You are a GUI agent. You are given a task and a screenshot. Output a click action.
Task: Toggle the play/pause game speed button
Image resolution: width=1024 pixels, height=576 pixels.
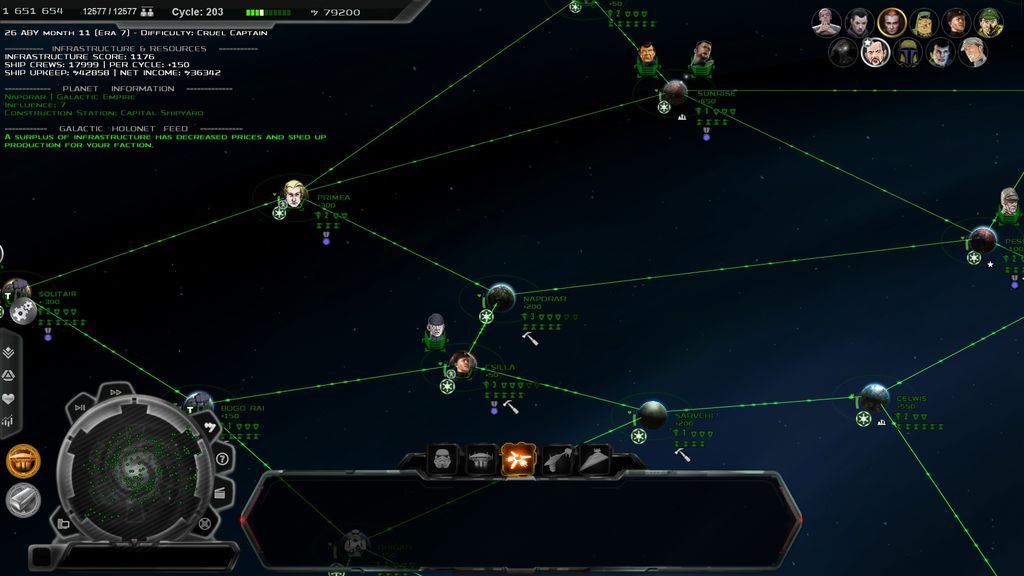pos(80,407)
